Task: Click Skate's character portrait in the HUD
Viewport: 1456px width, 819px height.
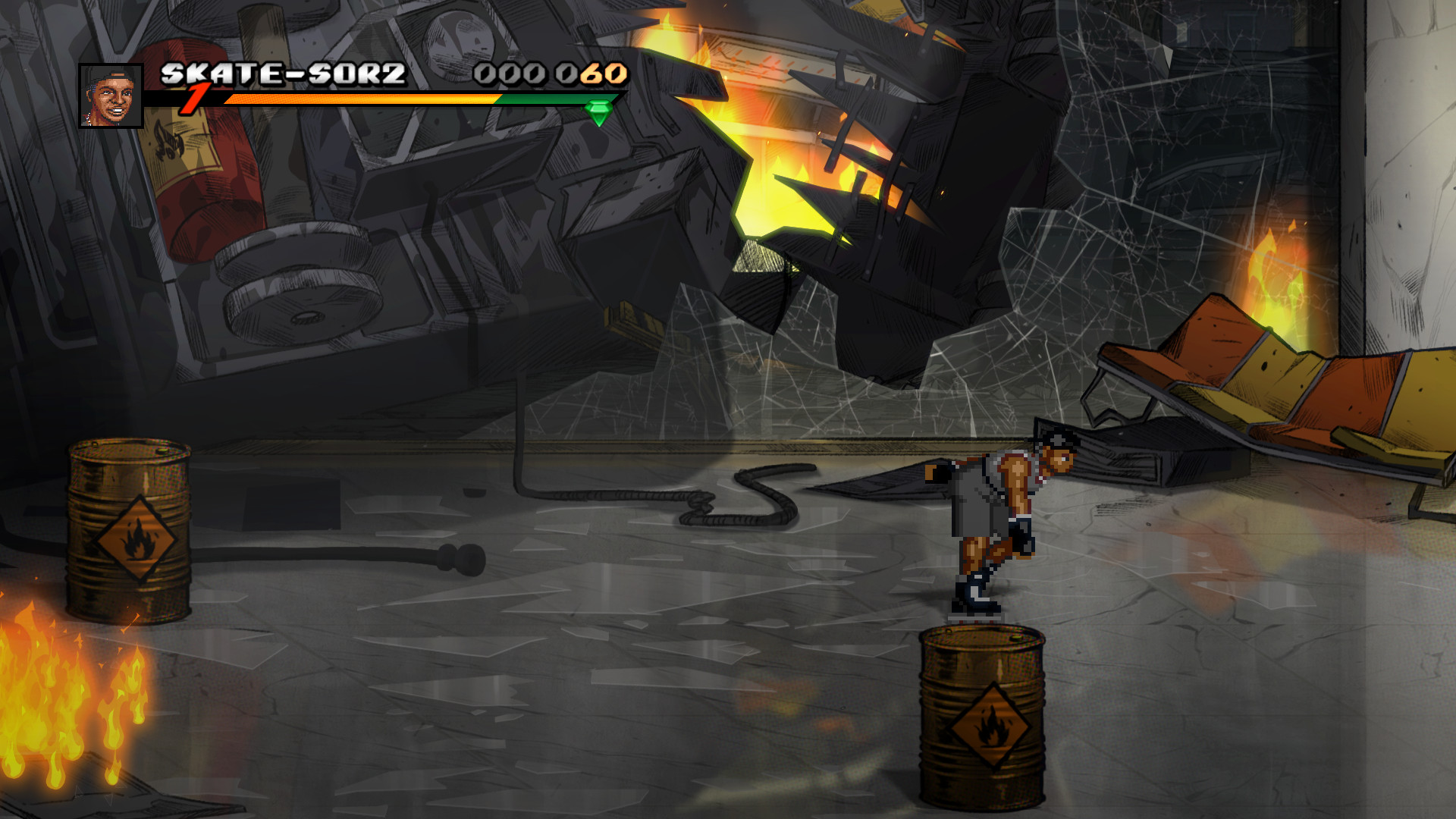Action: point(112,94)
